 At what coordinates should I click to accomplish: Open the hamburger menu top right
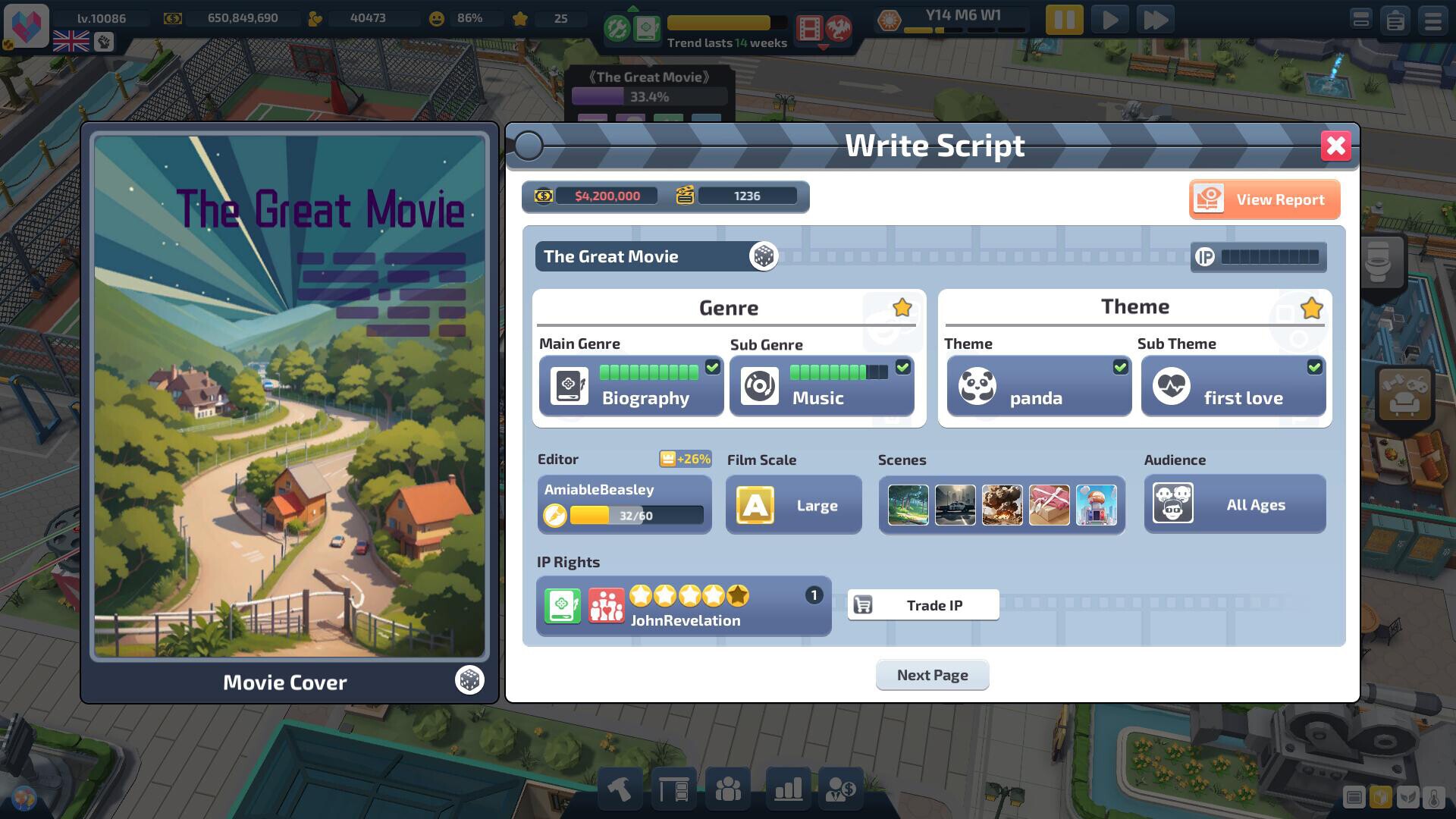click(x=1430, y=20)
